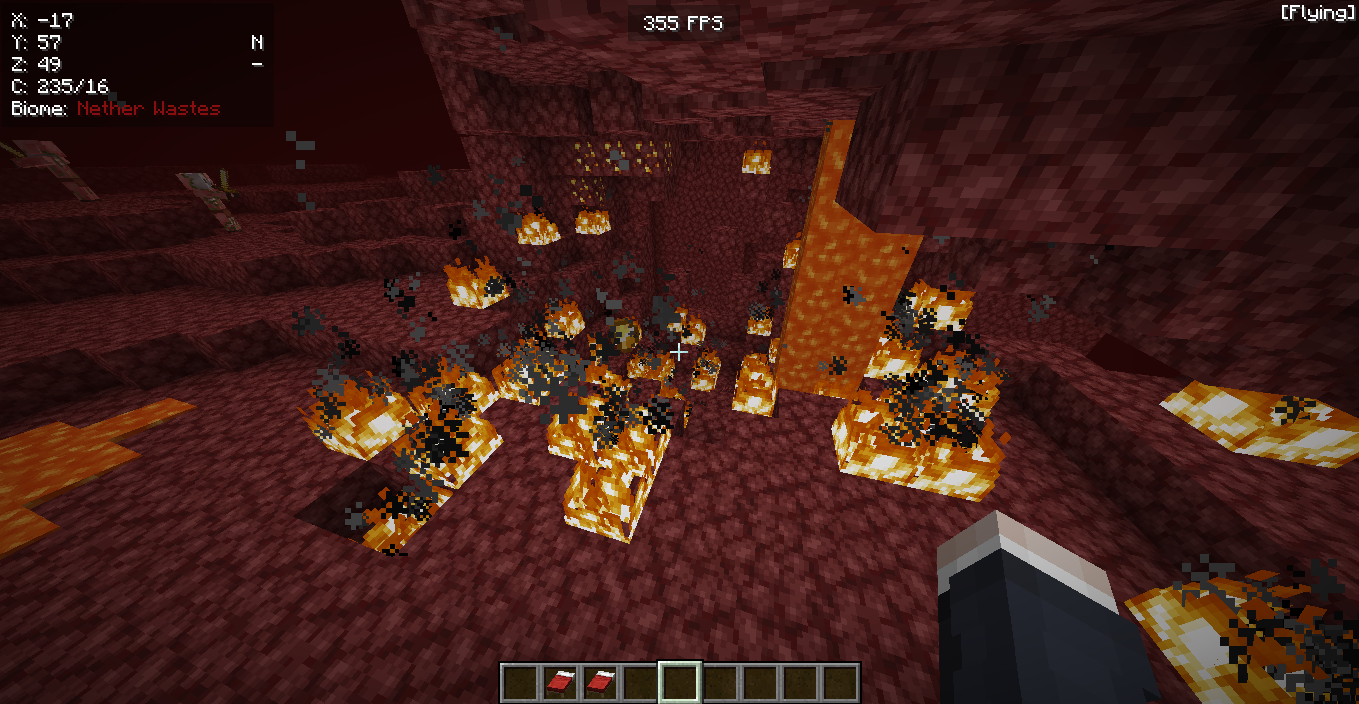Choose the red bed nearest the highlighted slot
The image size is (1359, 704).
tap(600, 682)
